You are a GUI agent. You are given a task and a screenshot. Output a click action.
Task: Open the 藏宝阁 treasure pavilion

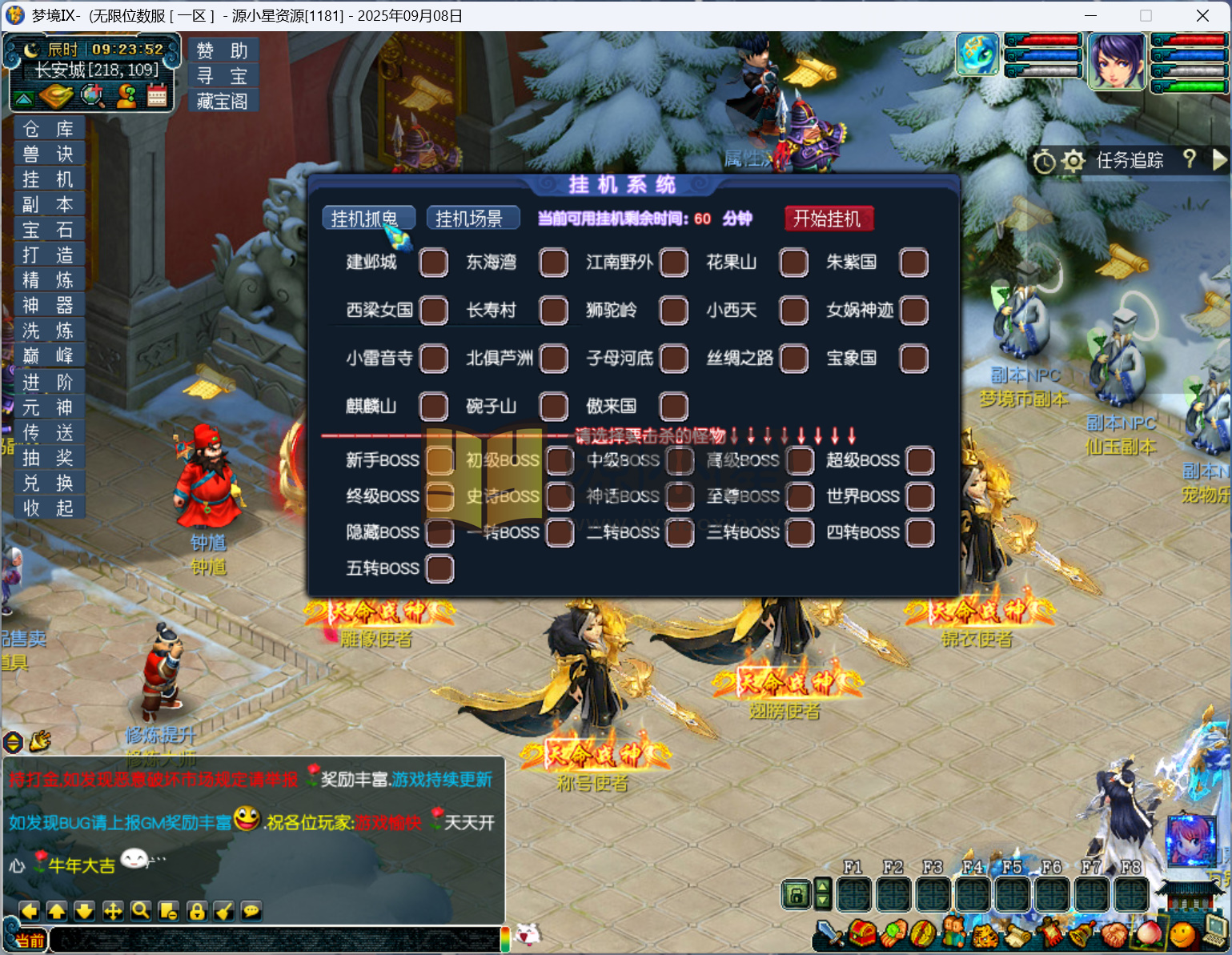[223, 101]
